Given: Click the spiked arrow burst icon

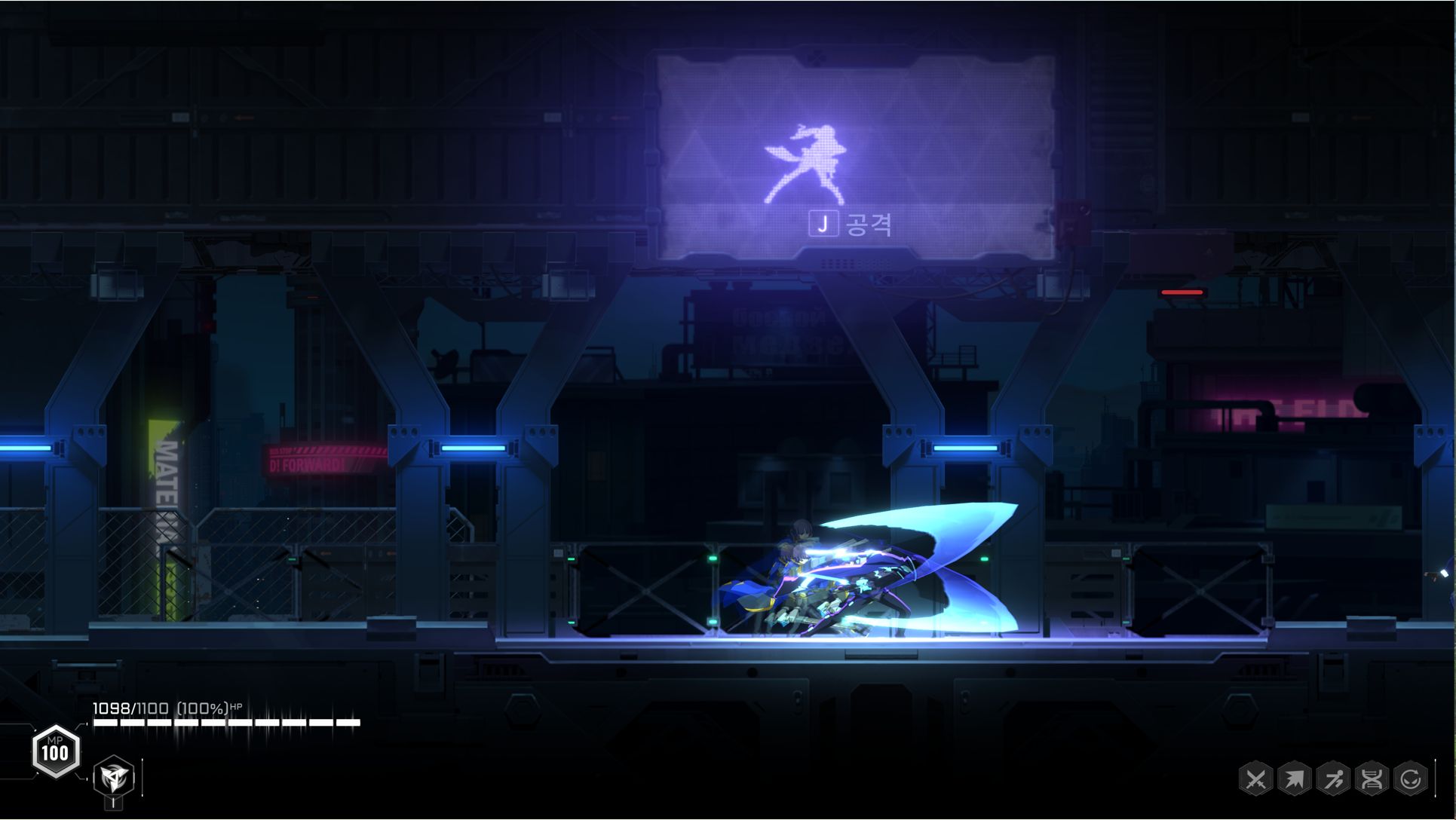Looking at the screenshot, I should (1294, 779).
